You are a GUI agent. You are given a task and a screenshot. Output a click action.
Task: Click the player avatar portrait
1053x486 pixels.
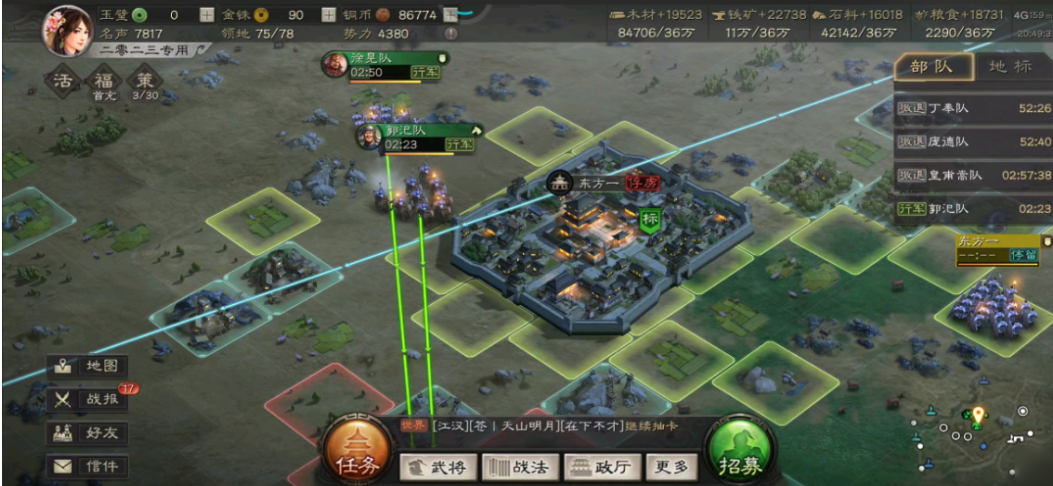click(x=66, y=31)
